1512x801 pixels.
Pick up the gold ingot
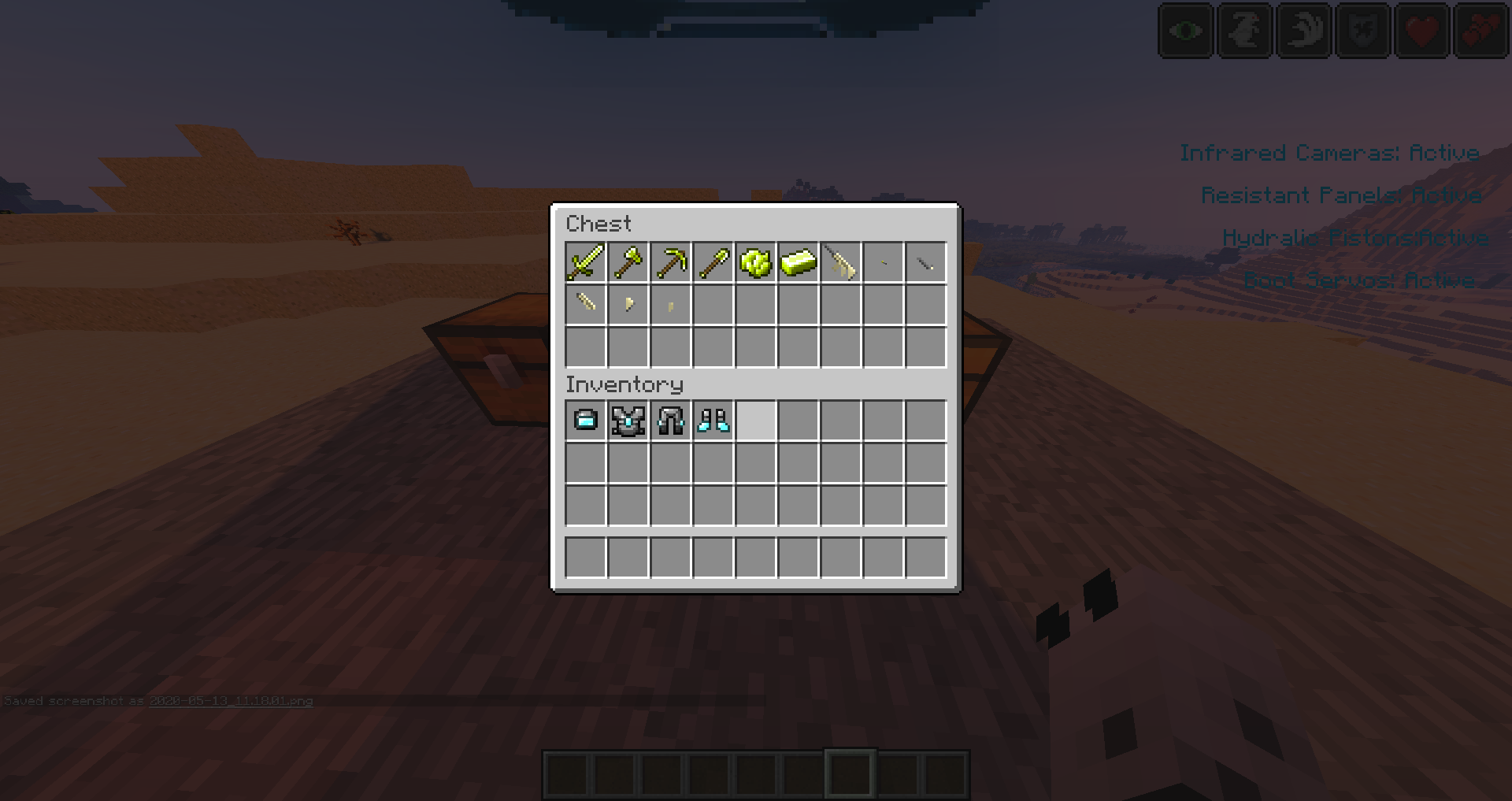tap(797, 261)
